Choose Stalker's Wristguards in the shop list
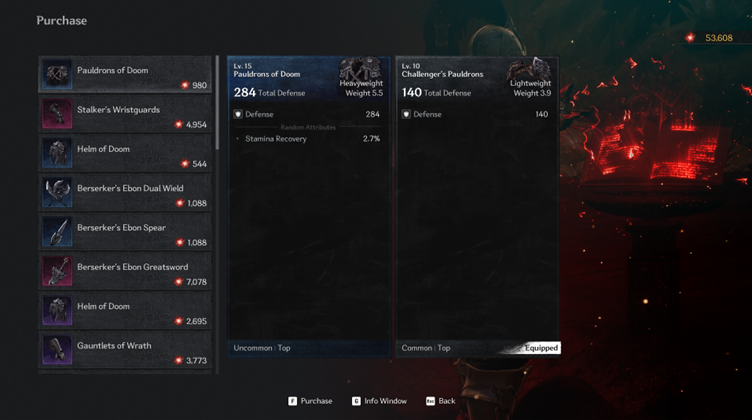Image resolution: width=752 pixels, height=420 pixels. [125, 114]
